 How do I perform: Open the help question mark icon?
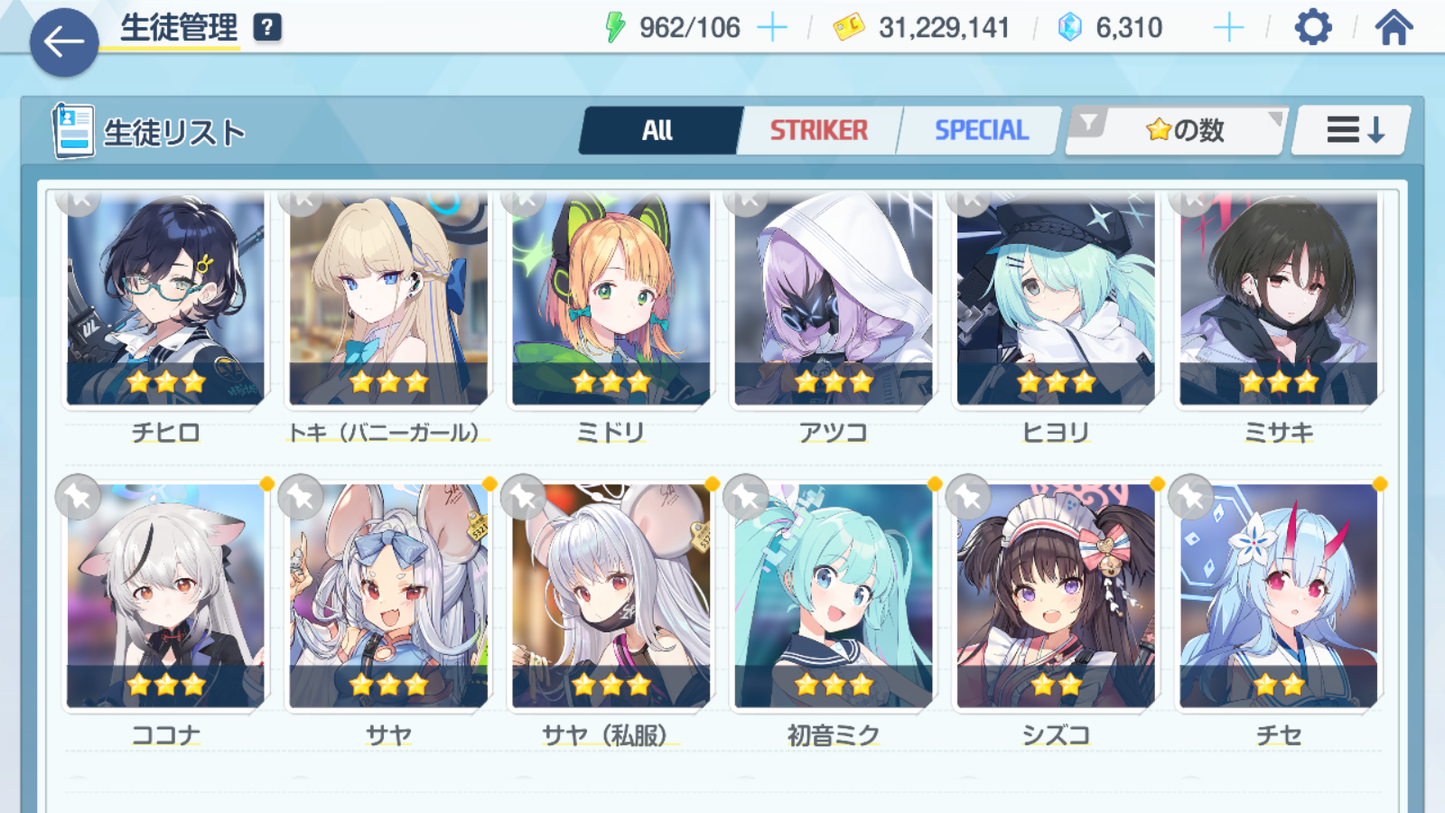267,27
